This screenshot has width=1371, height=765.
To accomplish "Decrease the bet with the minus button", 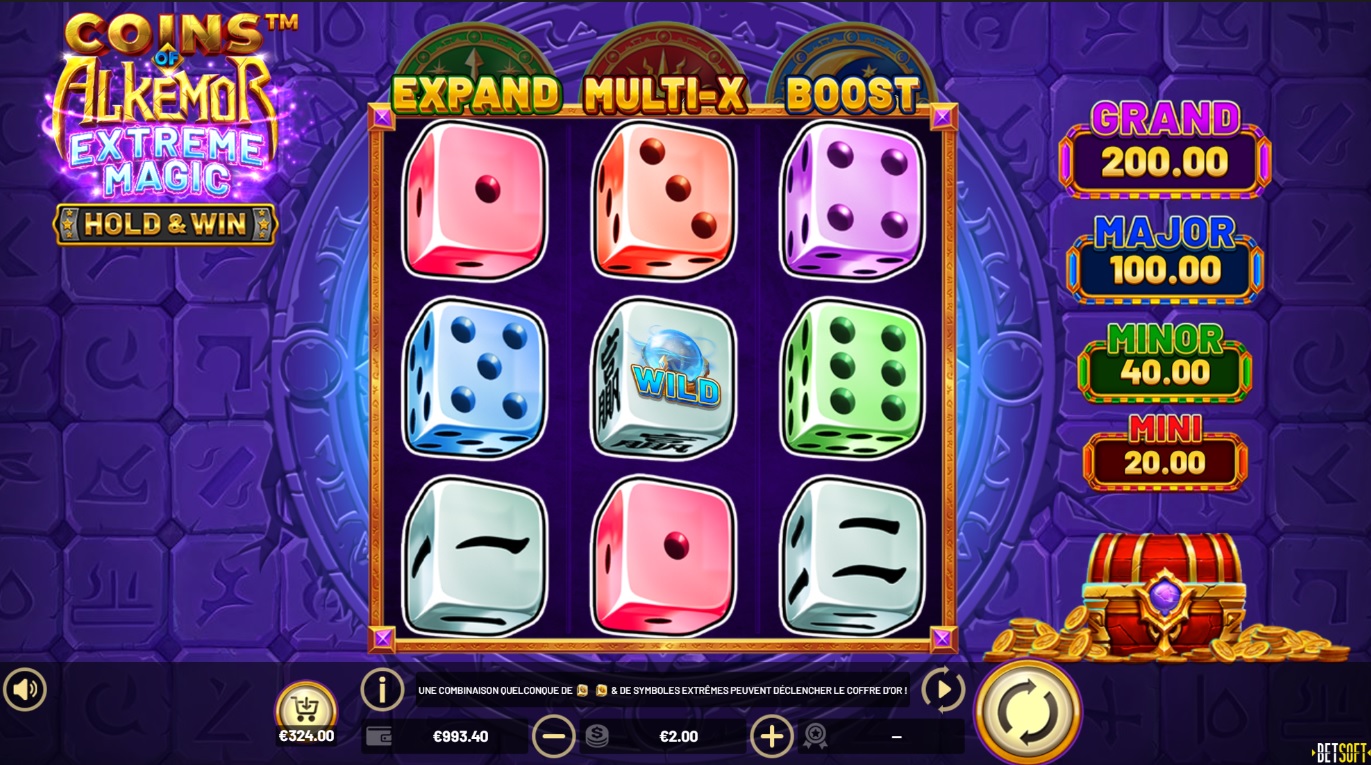I will 554,736.
